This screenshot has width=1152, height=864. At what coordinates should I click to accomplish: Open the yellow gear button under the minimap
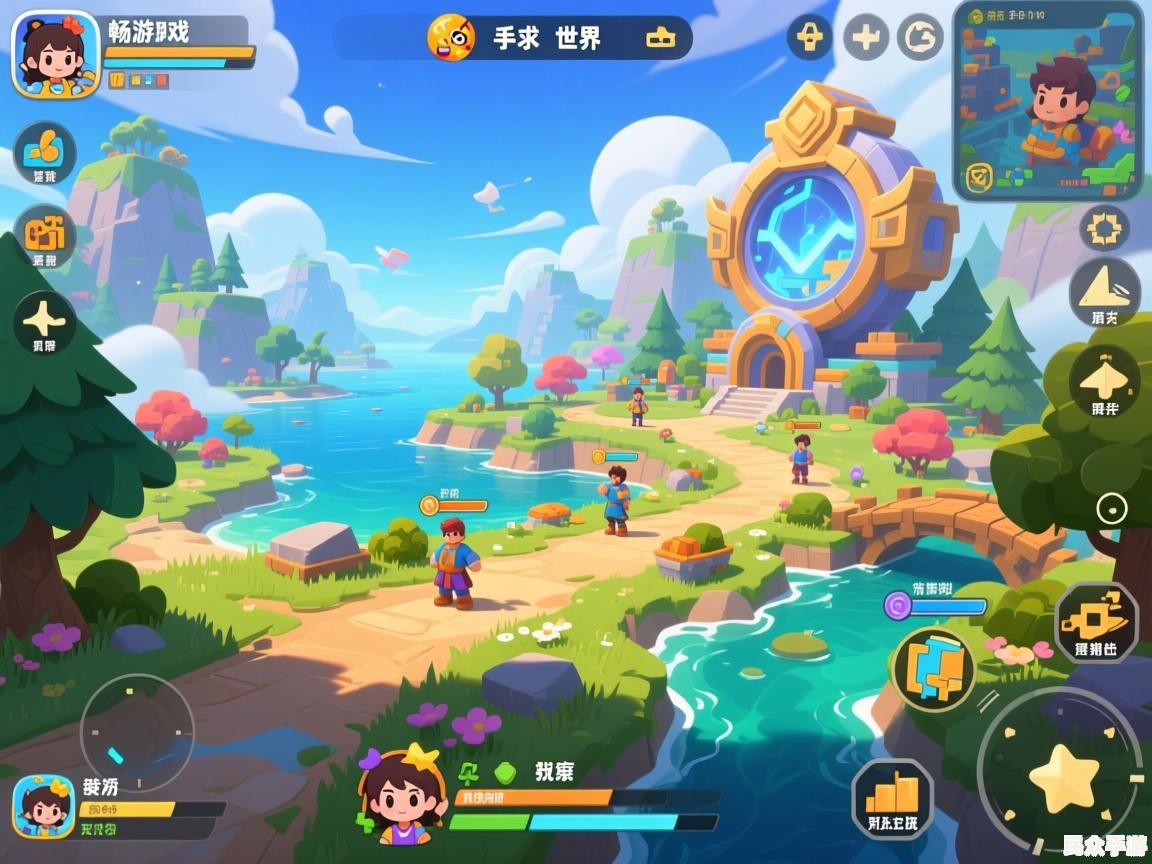coord(1105,229)
